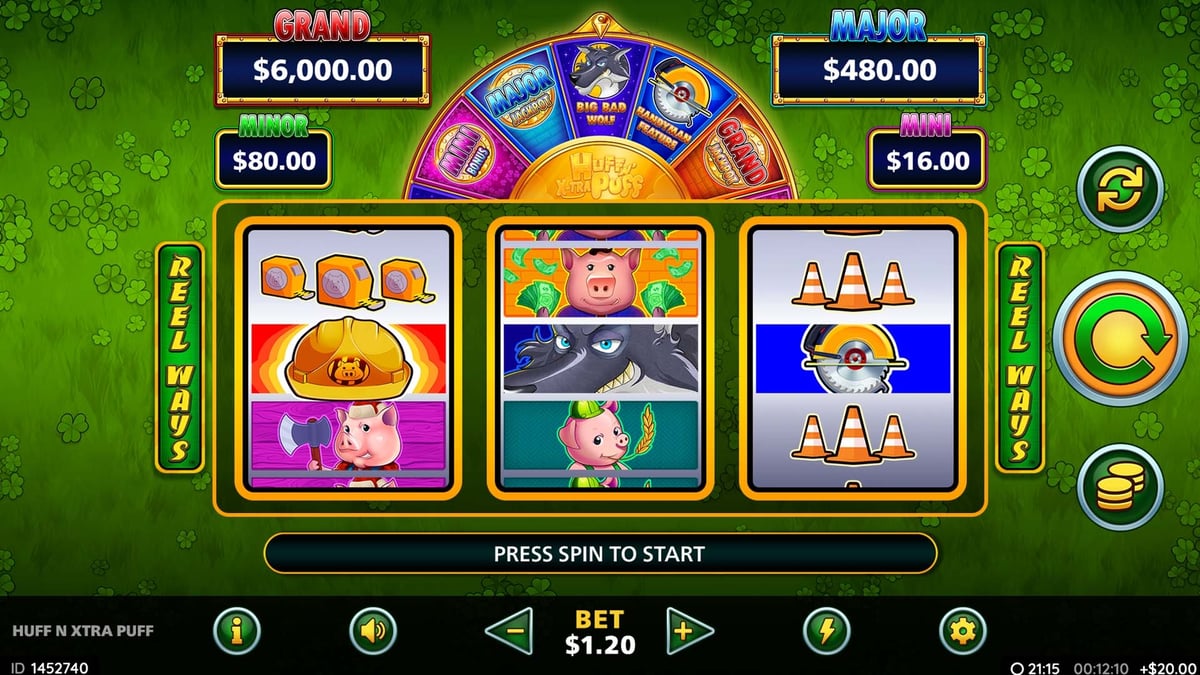Open the game info paytable button
The height and width of the screenshot is (675, 1200).
click(237, 632)
